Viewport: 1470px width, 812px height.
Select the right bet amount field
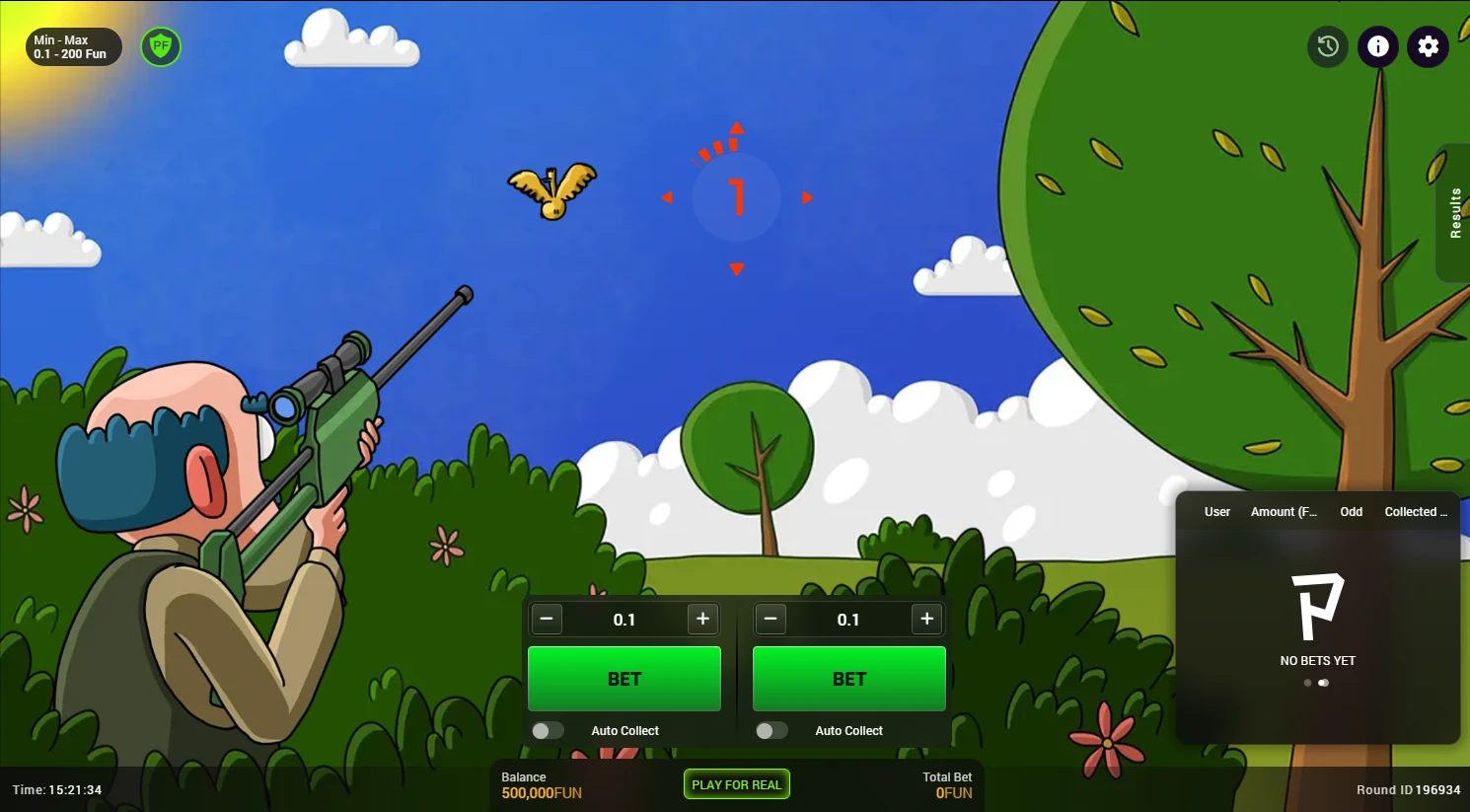pos(848,620)
